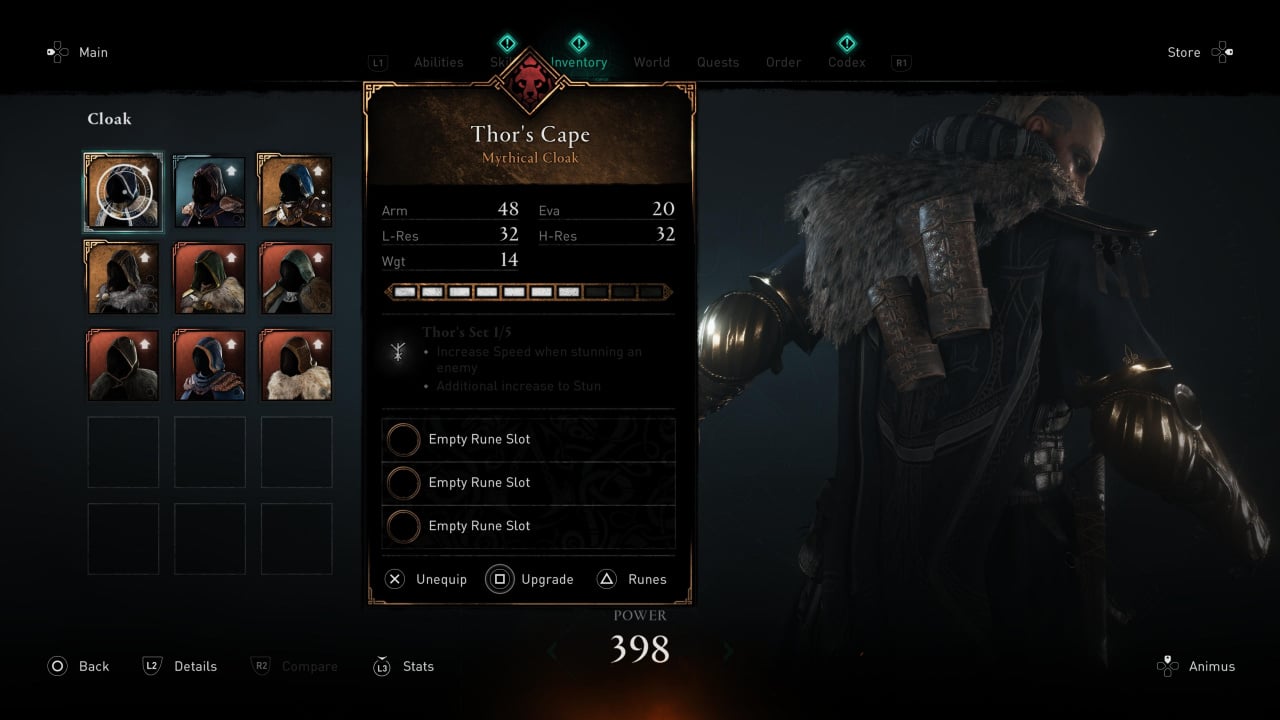This screenshot has width=1280, height=720.
Task: Choose the cloak on the teal background
Action: pyautogui.click(x=209, y=192)
